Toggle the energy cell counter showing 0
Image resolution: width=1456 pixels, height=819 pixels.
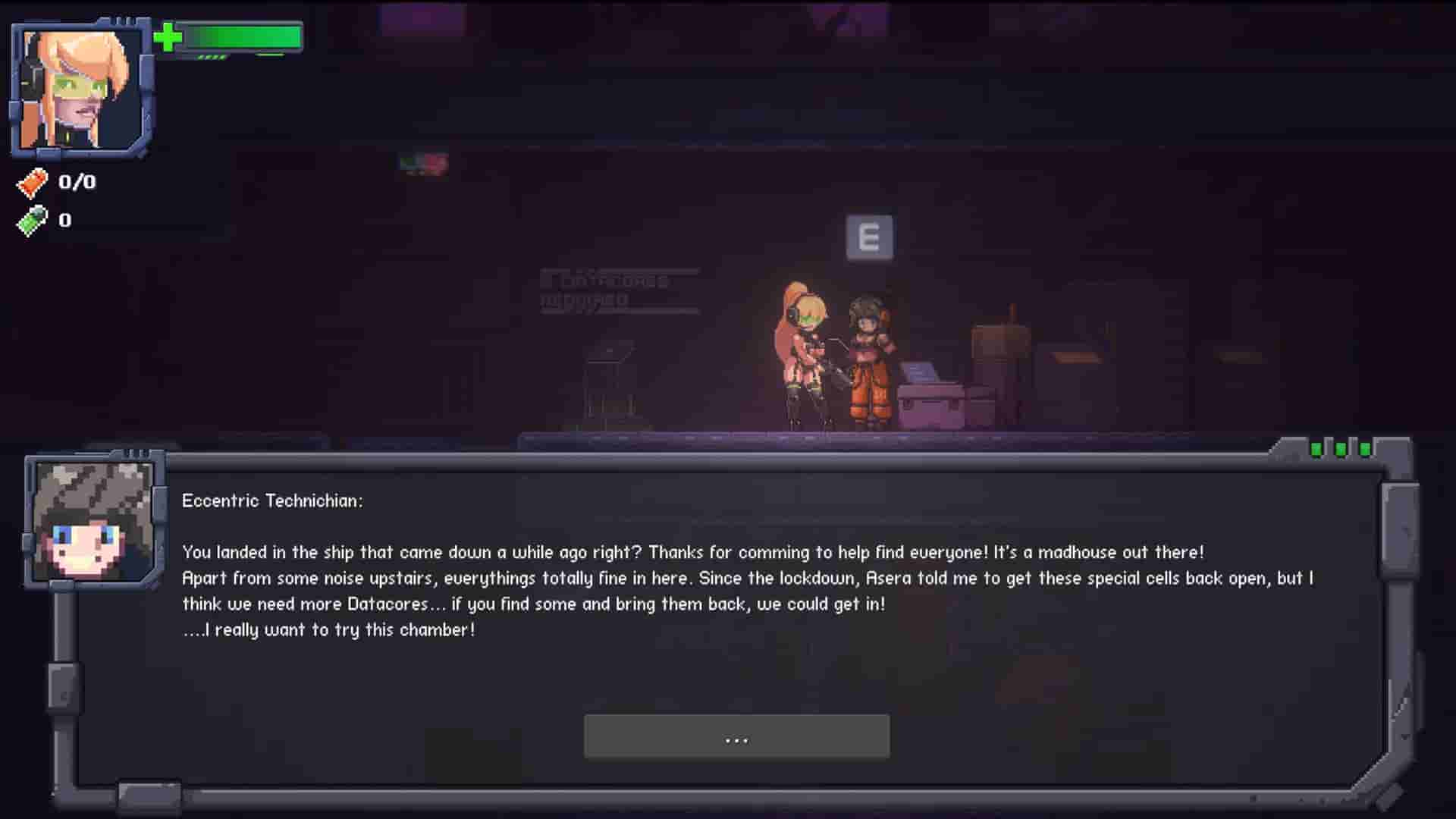tap(64, 221)
